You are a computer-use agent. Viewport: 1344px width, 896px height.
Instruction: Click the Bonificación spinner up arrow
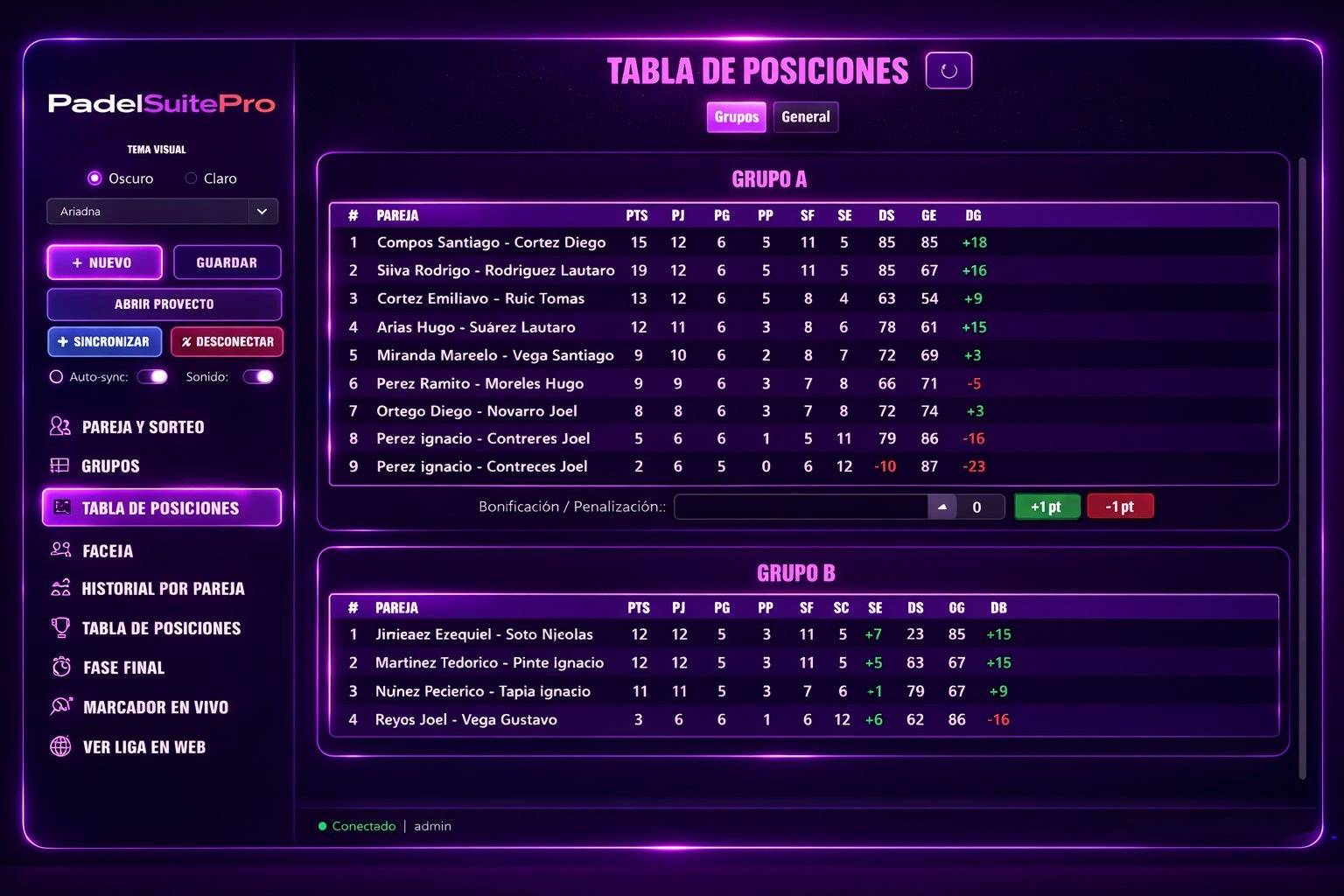click(942, 506)
